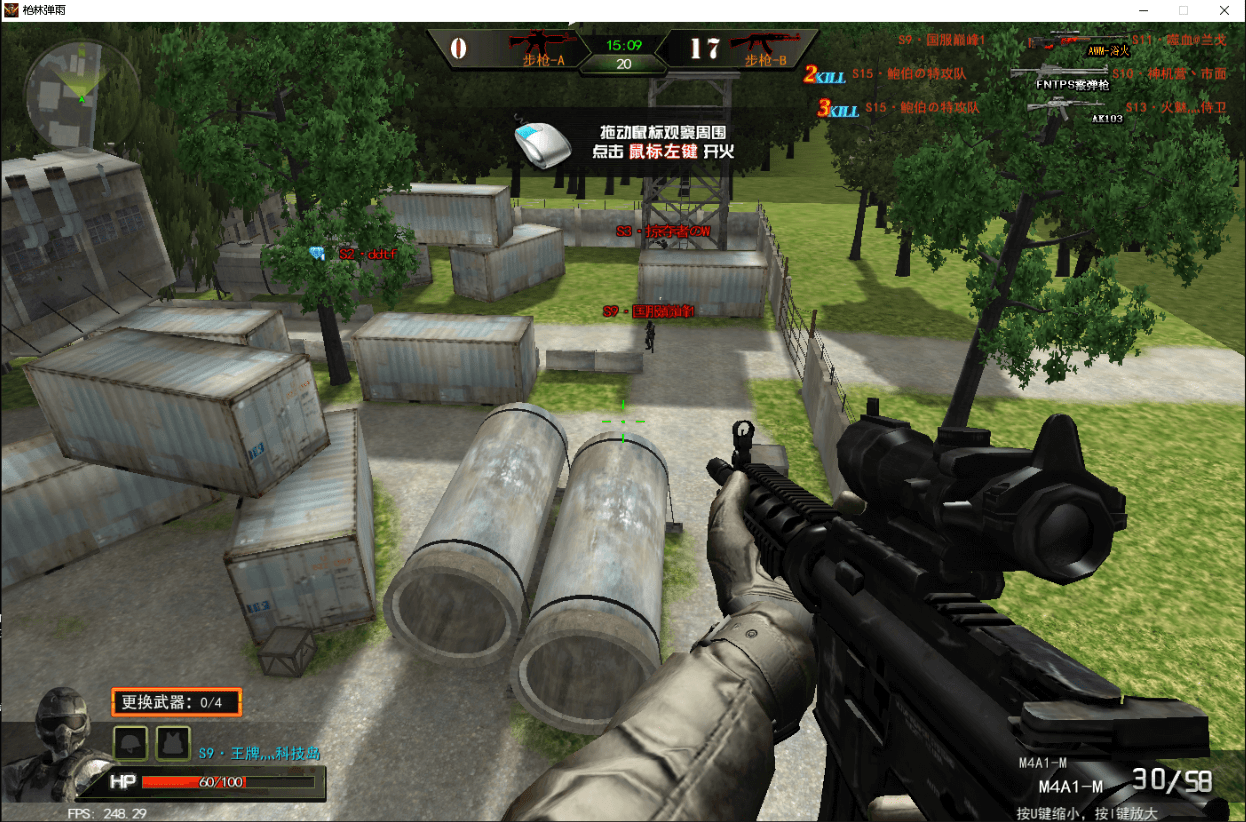Select the body armor vest slot
The image size is (1246, 822).
point(173,743)
